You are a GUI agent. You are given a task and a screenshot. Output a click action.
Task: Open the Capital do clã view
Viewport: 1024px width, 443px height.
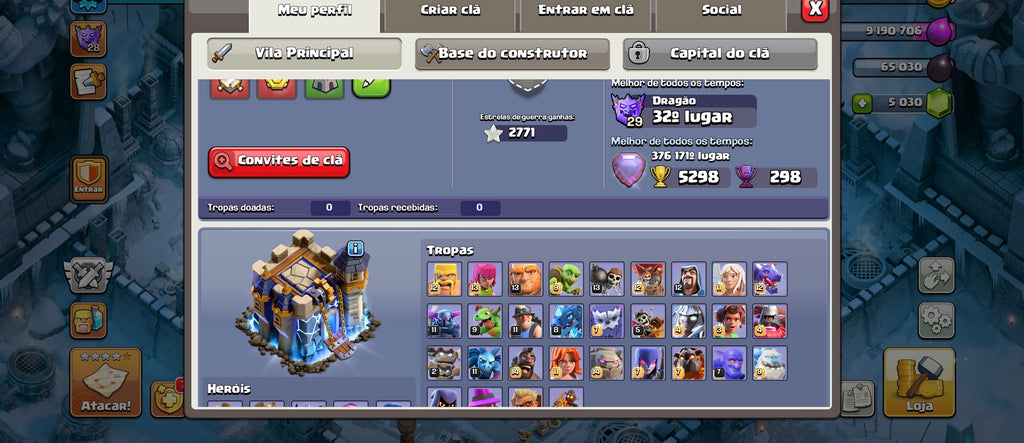point(720,53)
